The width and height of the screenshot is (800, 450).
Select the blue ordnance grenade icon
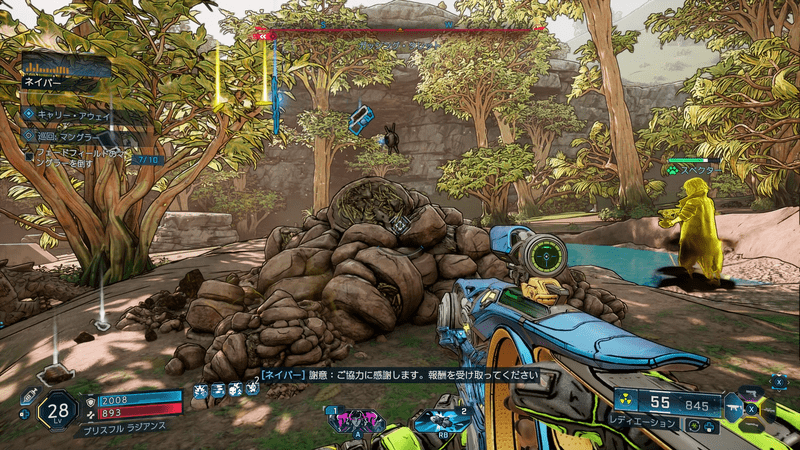coord(443,420)
